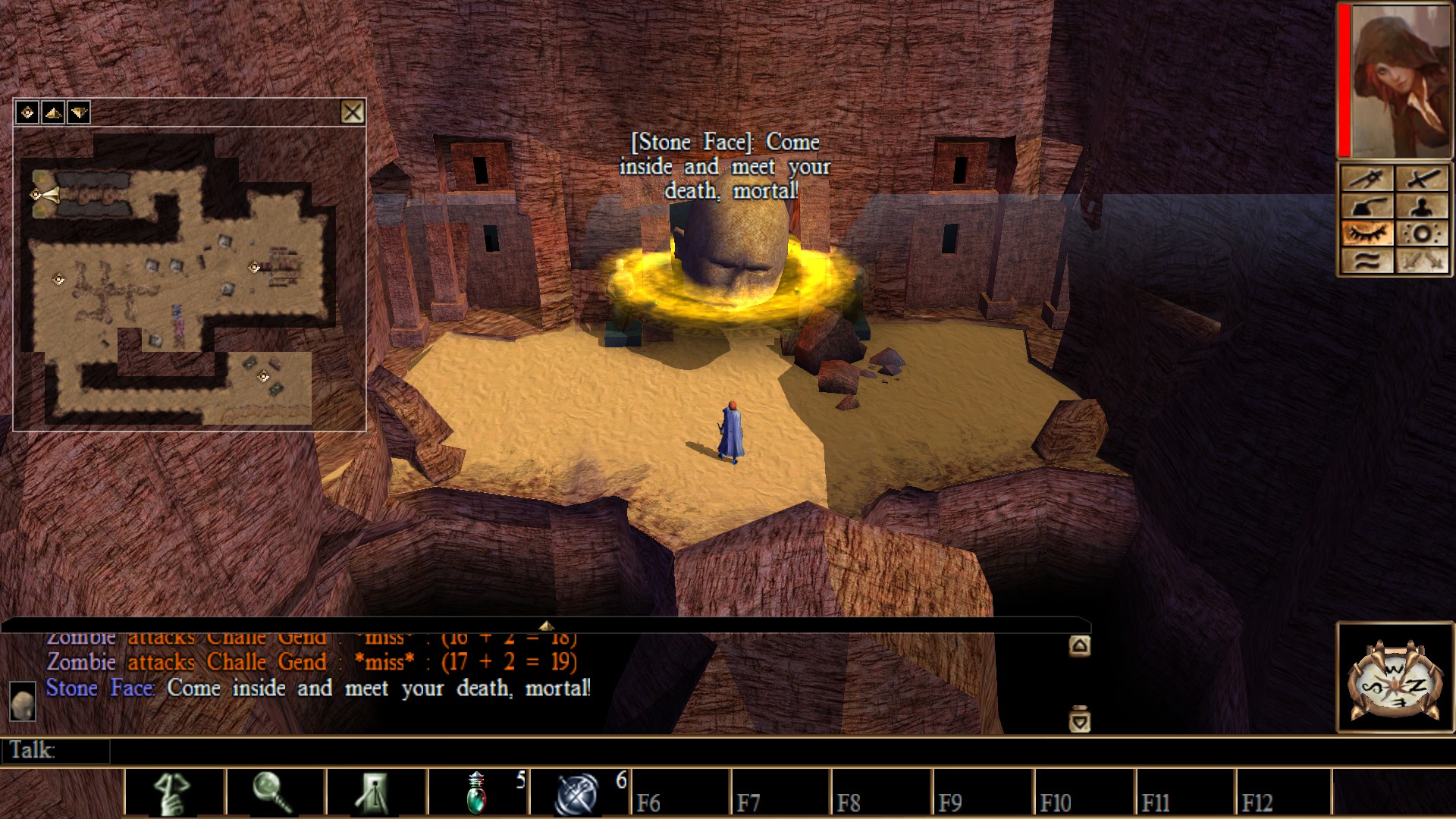Viewport: 1456px width, 819px height.
Task: Select the hooded character portrait
Action: coord(1401,80)
